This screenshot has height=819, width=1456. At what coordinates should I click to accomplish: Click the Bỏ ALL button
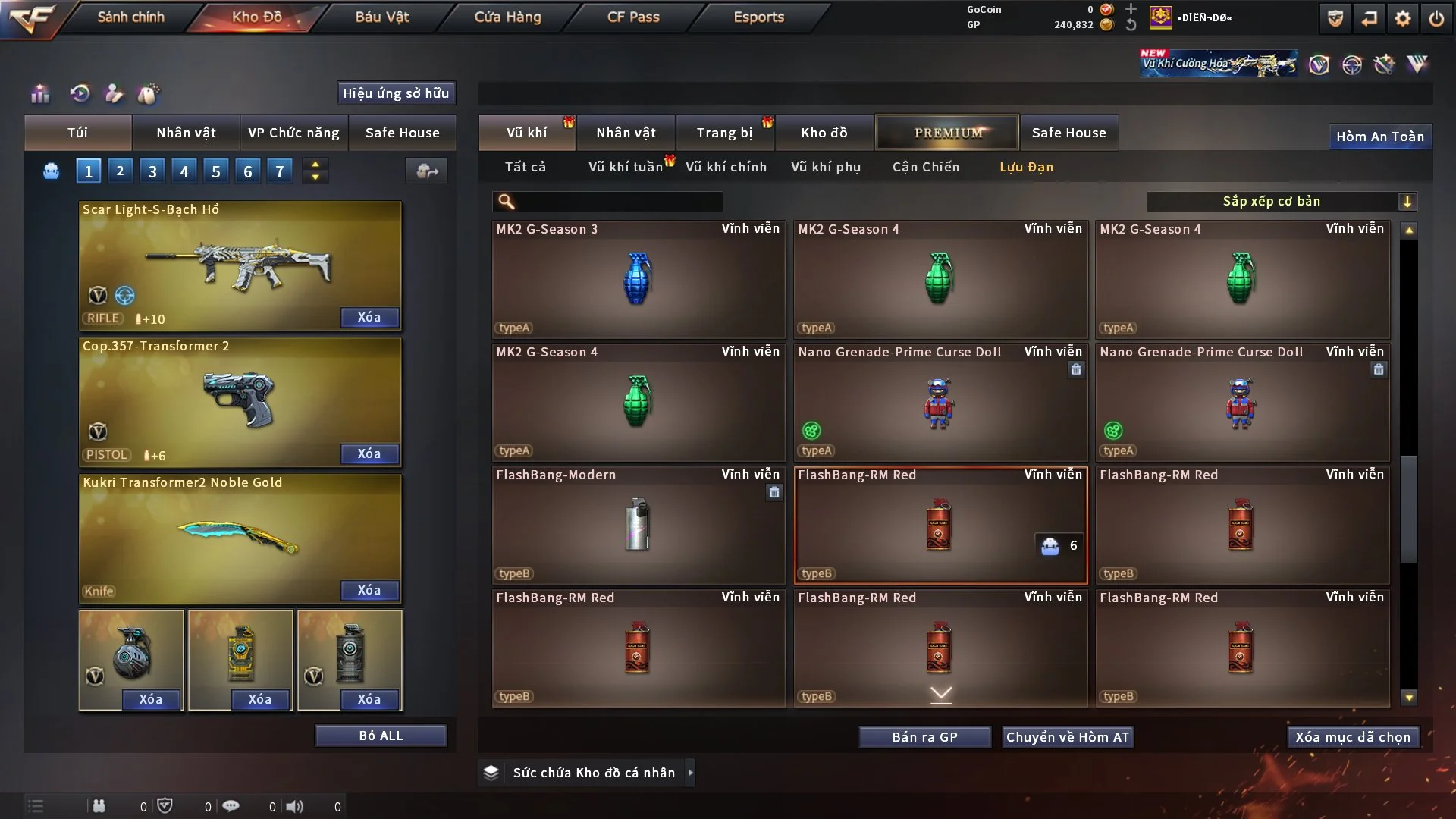pyautogui.click(x=381, y=736)
